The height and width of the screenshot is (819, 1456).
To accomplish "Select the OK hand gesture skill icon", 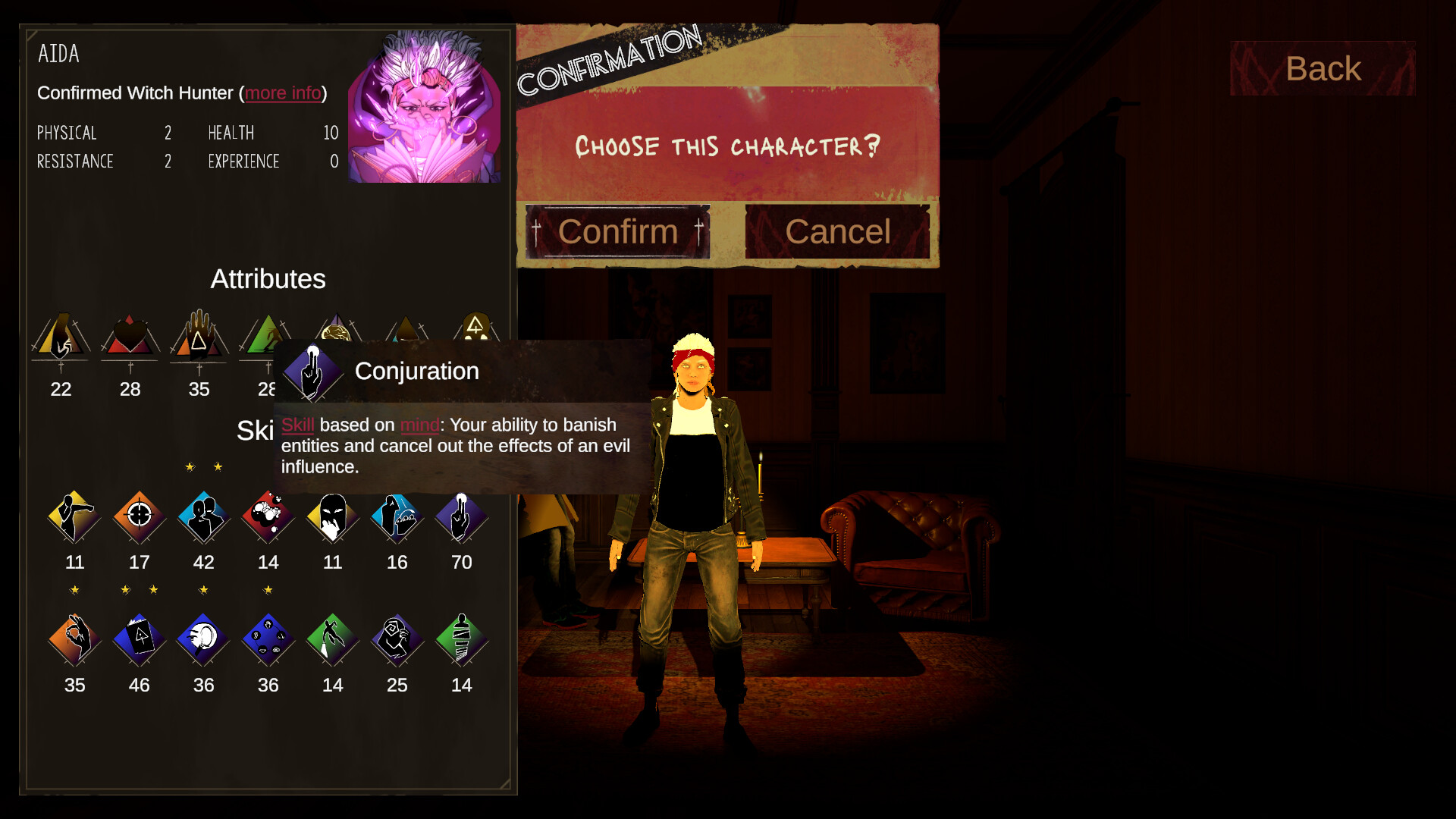I will (x=74, y=640).
